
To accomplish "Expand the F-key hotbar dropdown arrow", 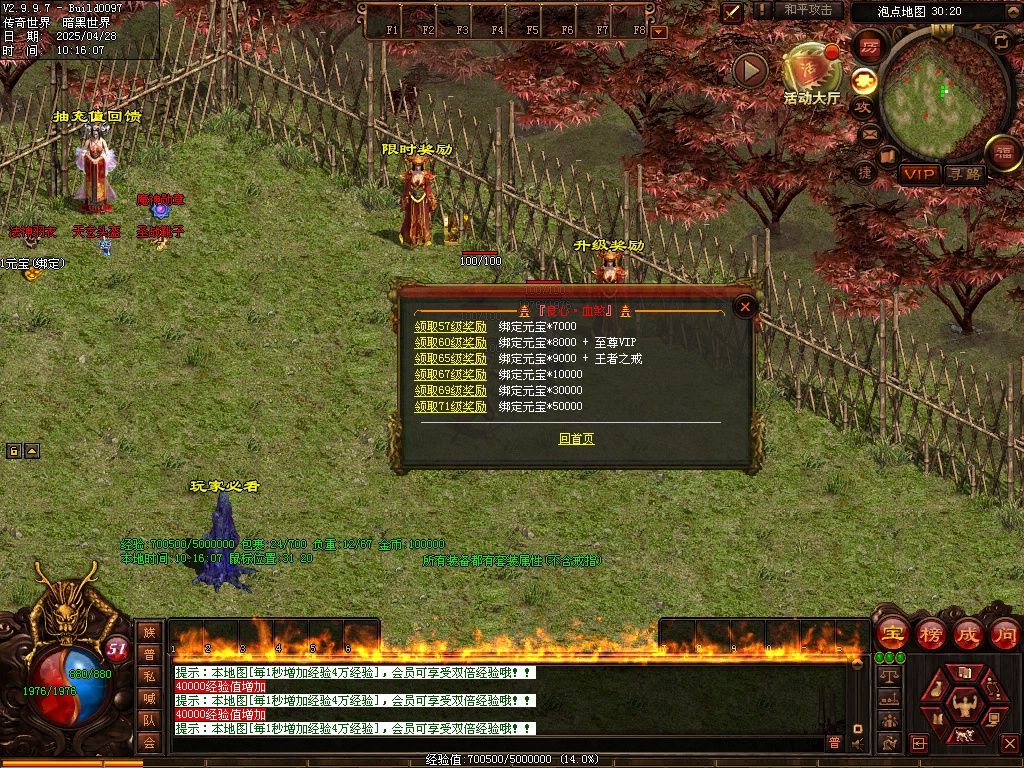I will [658, 31].
